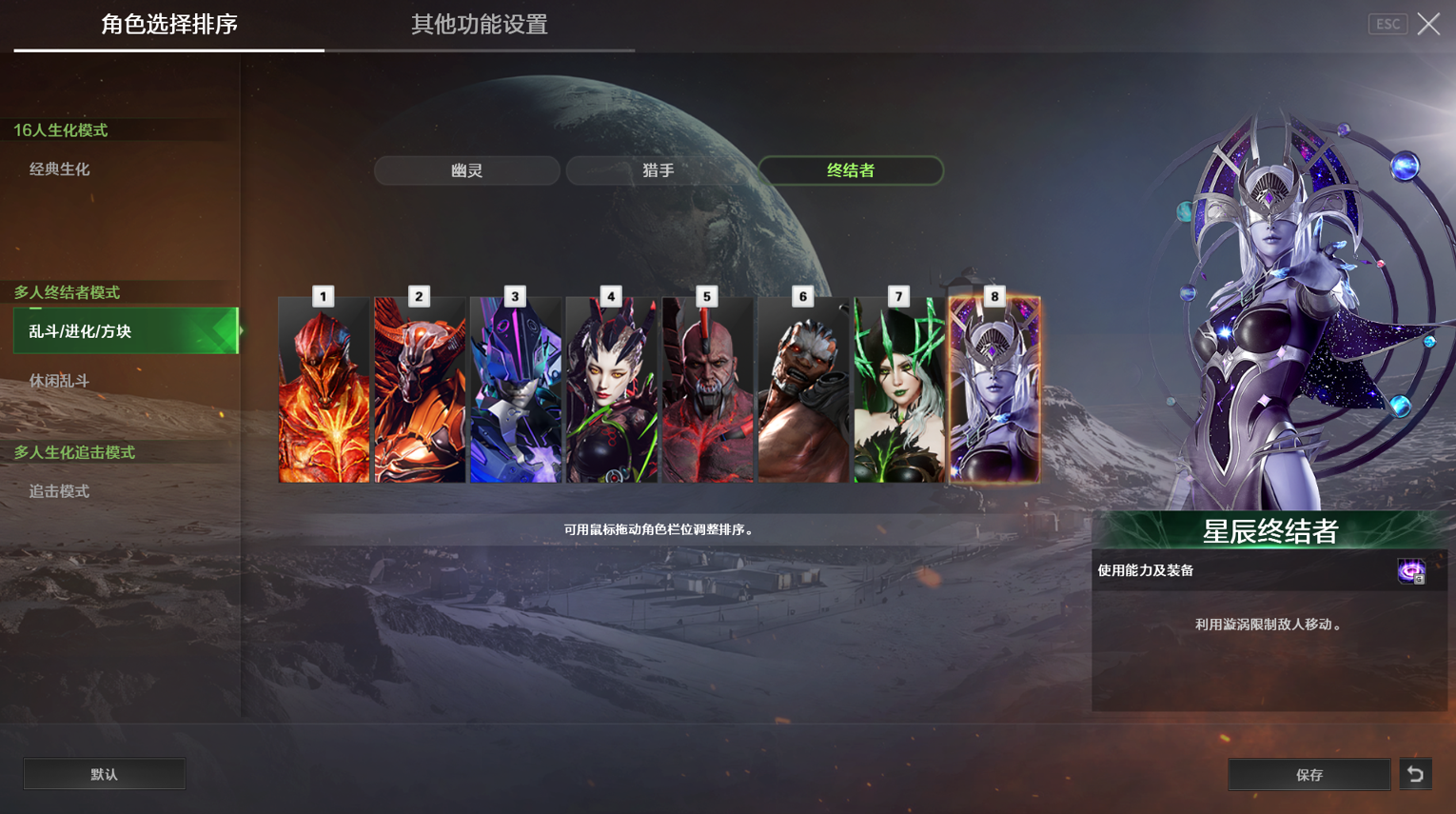Select the pale female terminator in slot 4

pos(611,390)
